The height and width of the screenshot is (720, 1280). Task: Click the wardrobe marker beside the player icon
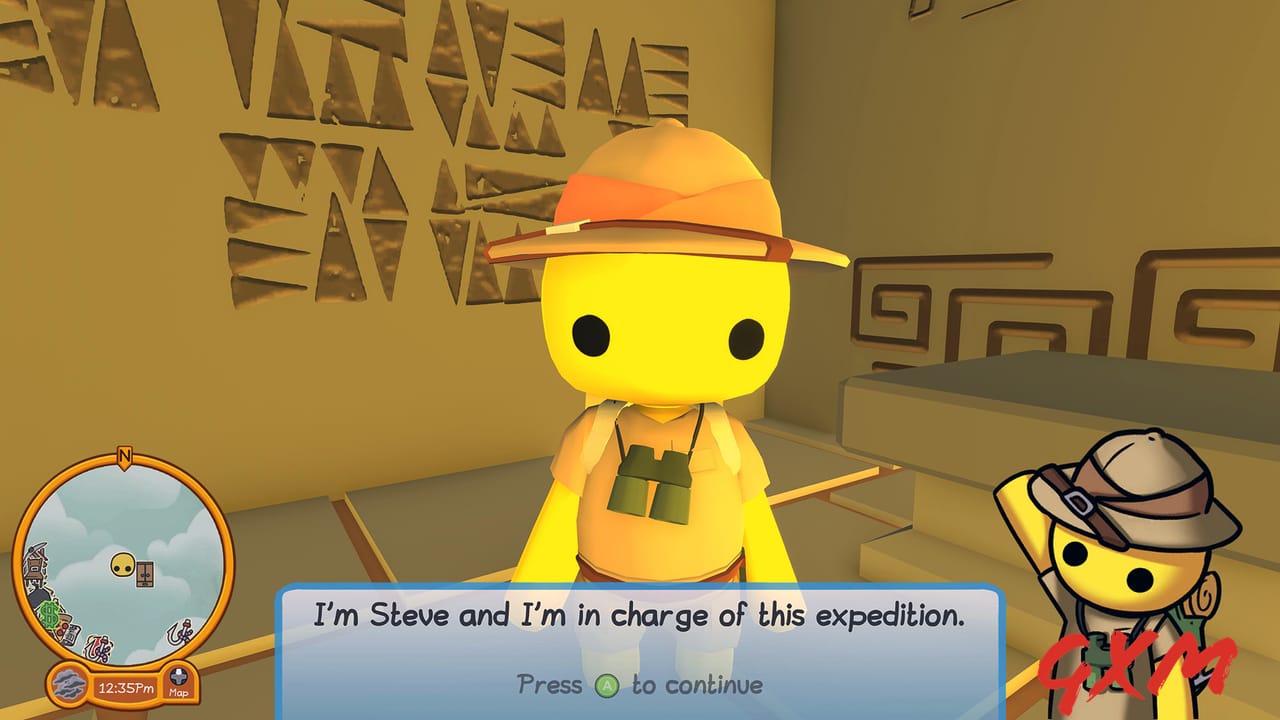tap(144, 574)
